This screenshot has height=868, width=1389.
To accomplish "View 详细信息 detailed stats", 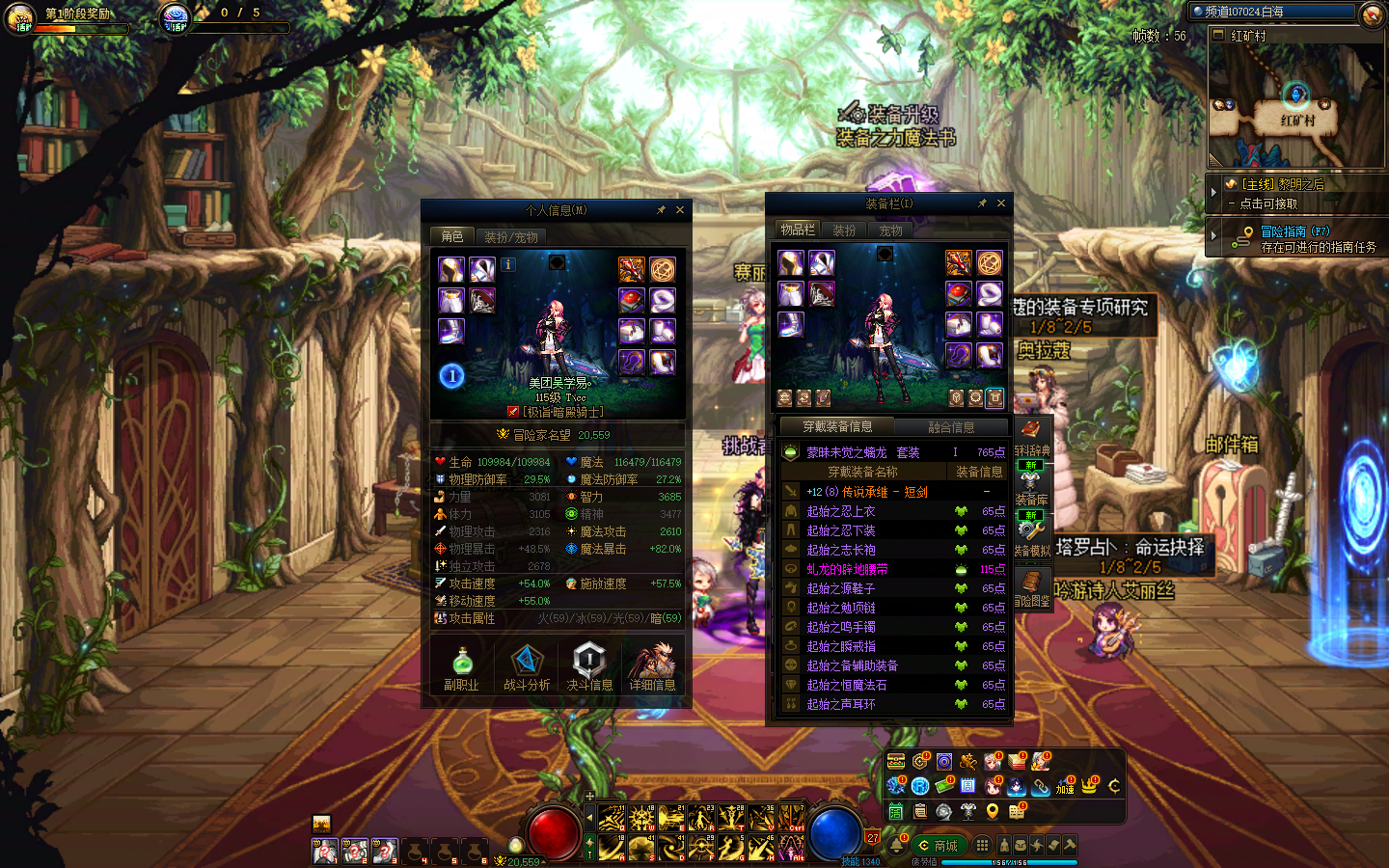I will click(x=652, y=668).
